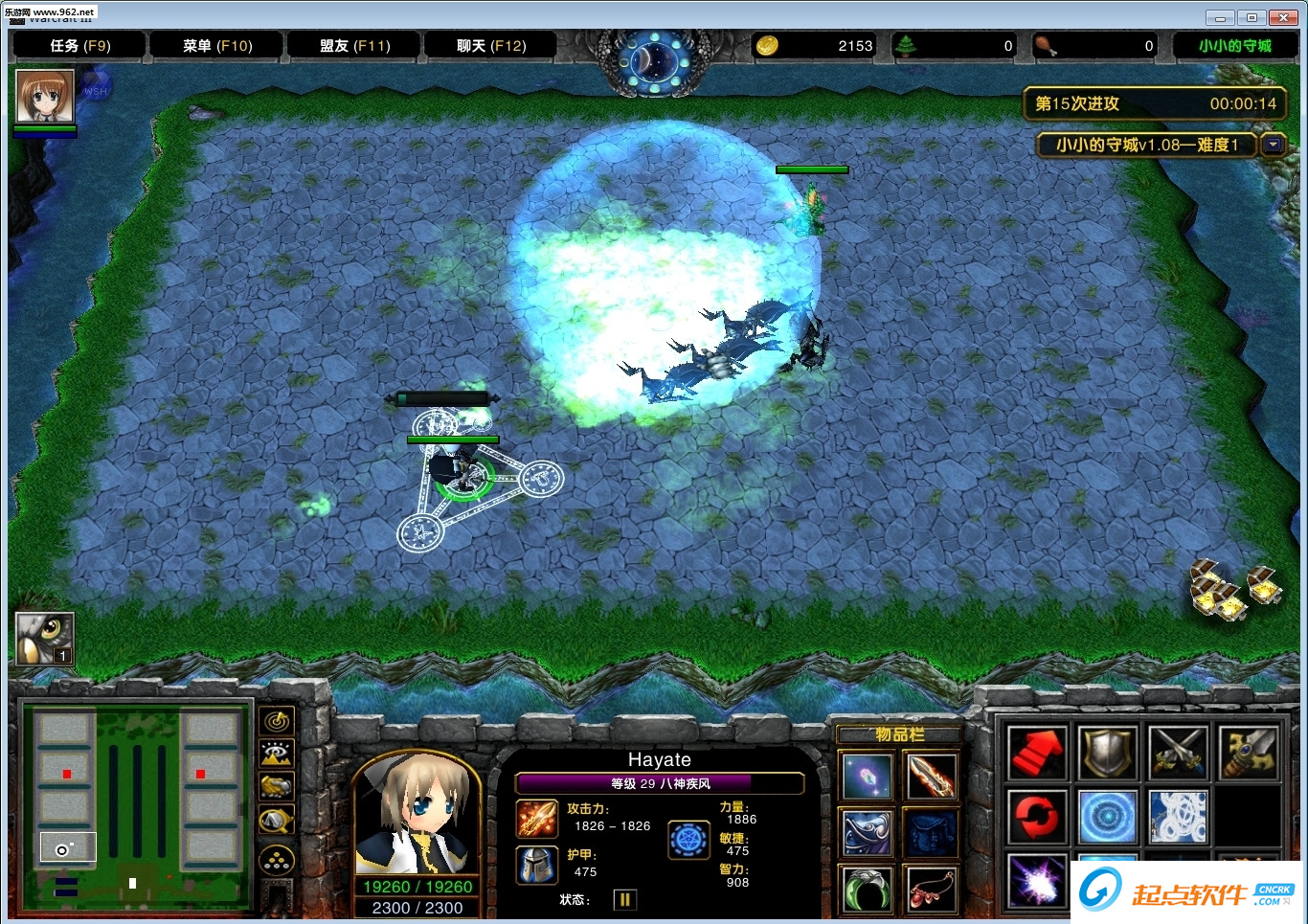The image size is (1308, 924).
Task: Use the crystal gem inventory item
Action: (868, 777)
